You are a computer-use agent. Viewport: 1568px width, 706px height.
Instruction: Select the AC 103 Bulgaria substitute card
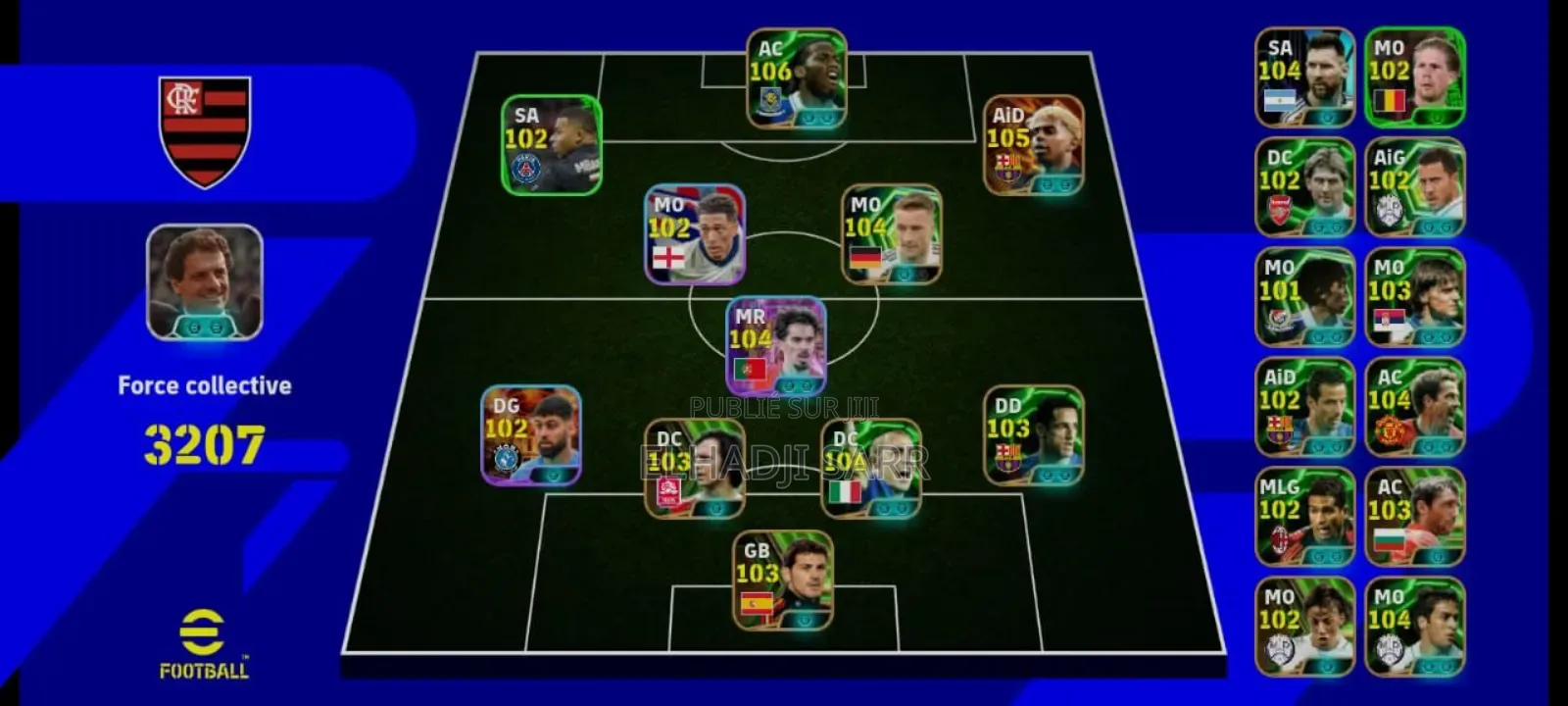pyautogui.click(x=1414, y=517)
